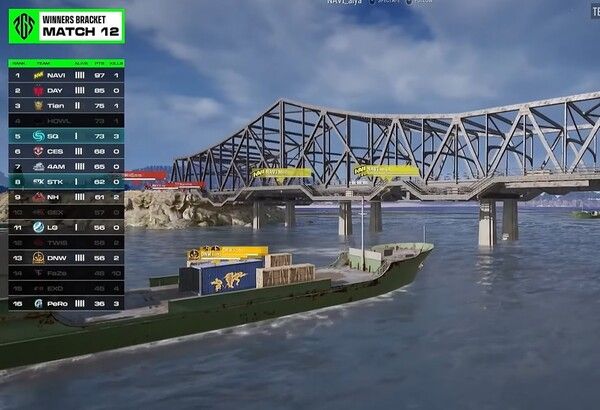This screenshot has height=410, width=600.
Task: Select the NAVI team row in standings
Action: click(x=66, y=75)
